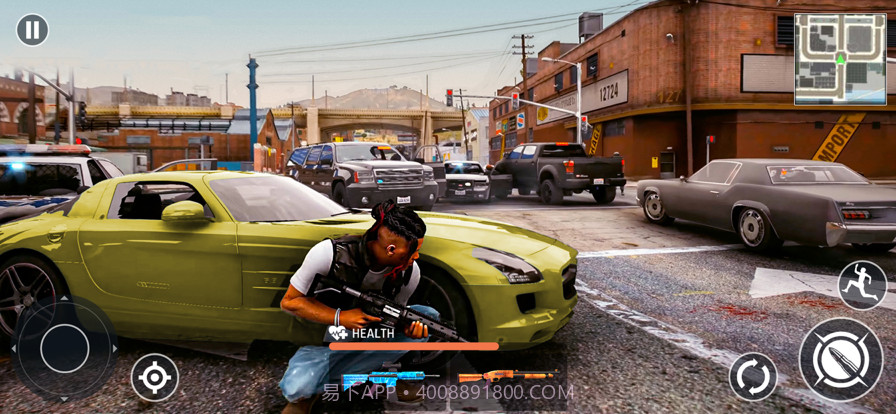Viewport: 896px width, 414px height.
Task: Tap the virtual movement joystick
Action: point(65,348)
